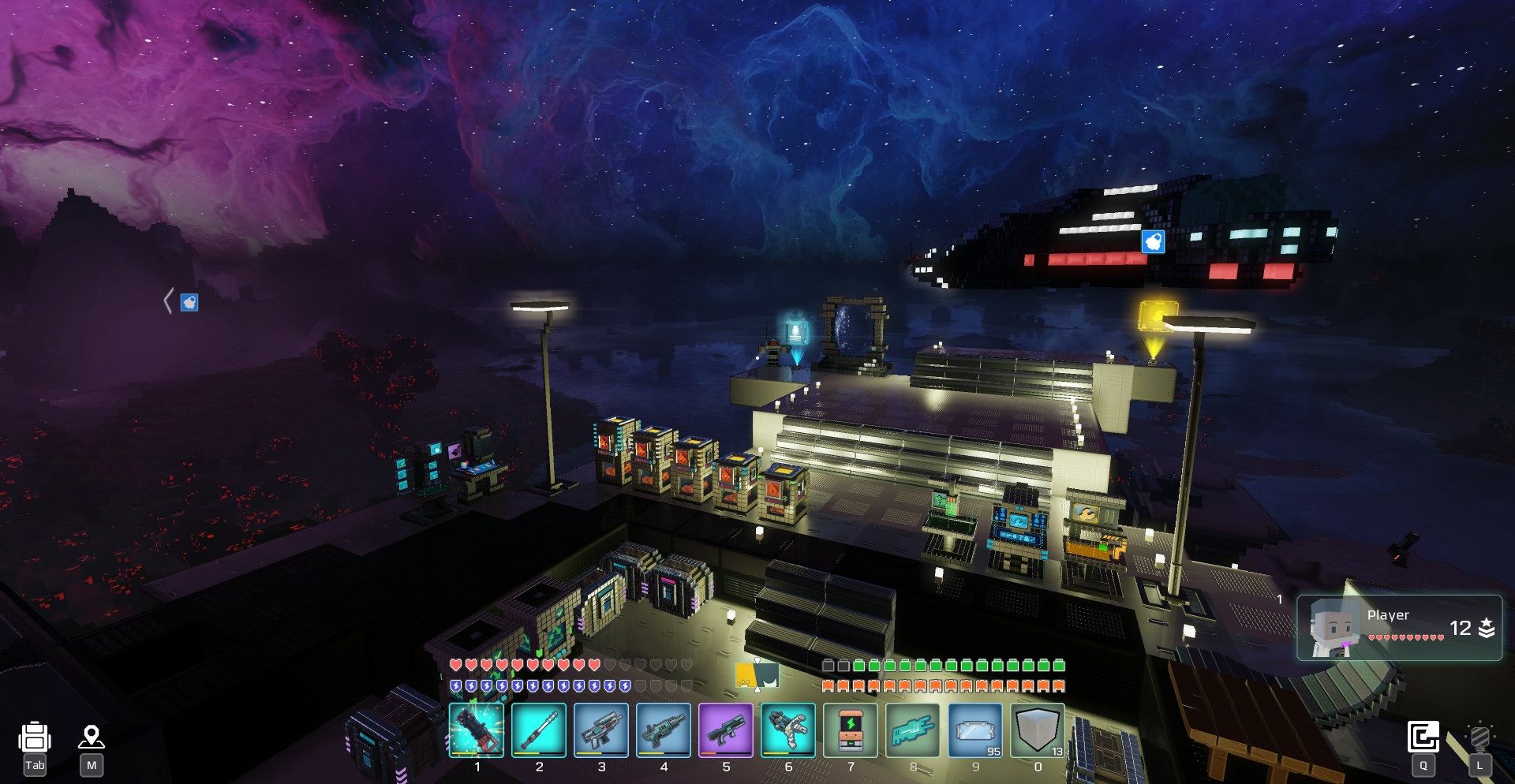This screenshot has height=784, width=1515.
Task: Click the off-screen waypoint marker at left
Action: (189, 302)
